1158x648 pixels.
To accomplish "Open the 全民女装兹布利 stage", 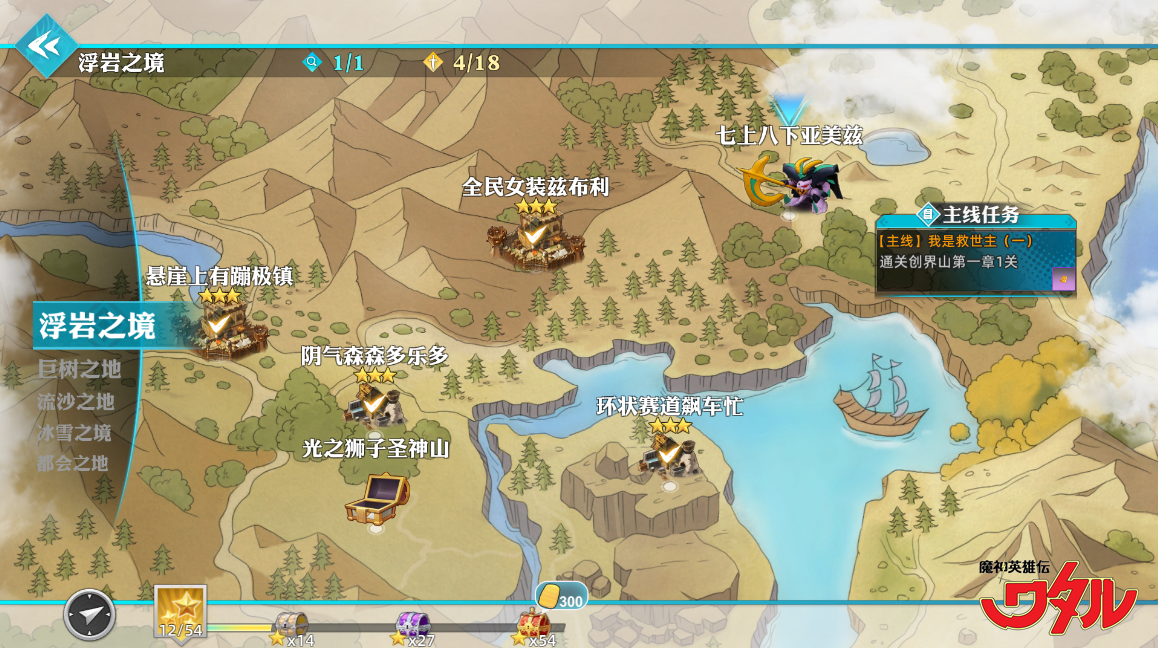I will [x=535, y=238].
